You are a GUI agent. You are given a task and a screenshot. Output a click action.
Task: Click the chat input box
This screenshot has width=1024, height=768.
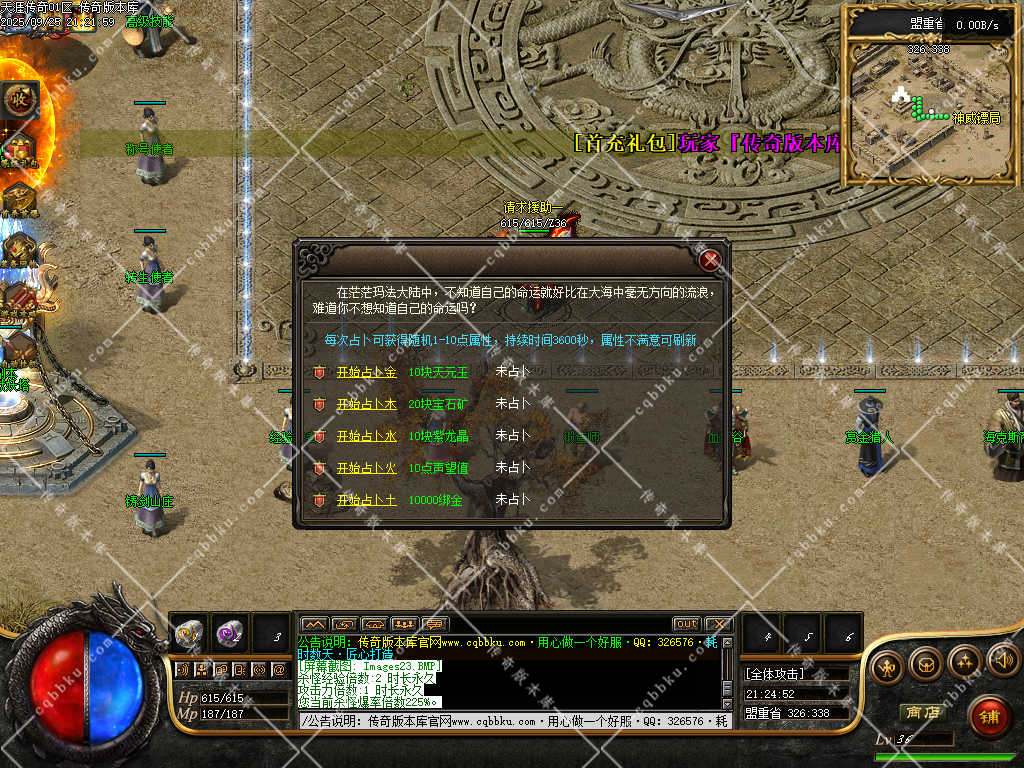click(x=510, y=721)
